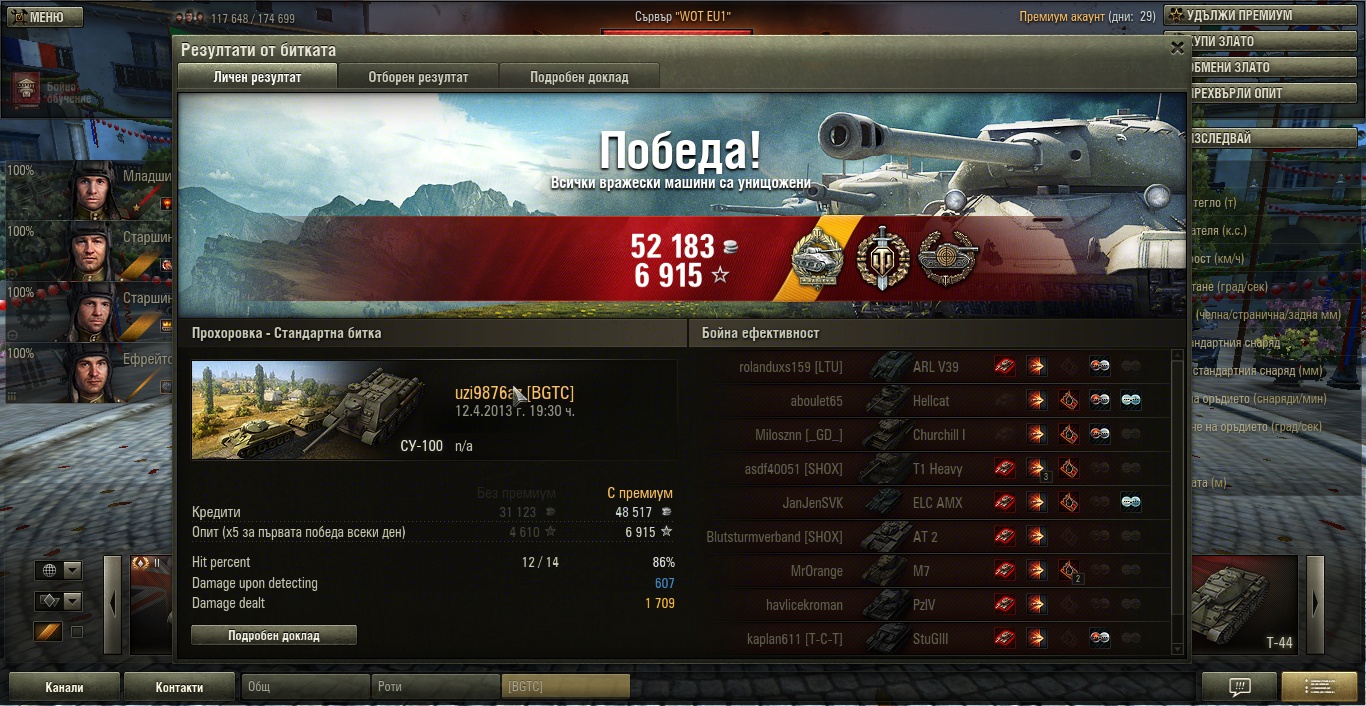Open the Контакти list
Viewport: 1366px width, 706px height.
pos(180,687)
